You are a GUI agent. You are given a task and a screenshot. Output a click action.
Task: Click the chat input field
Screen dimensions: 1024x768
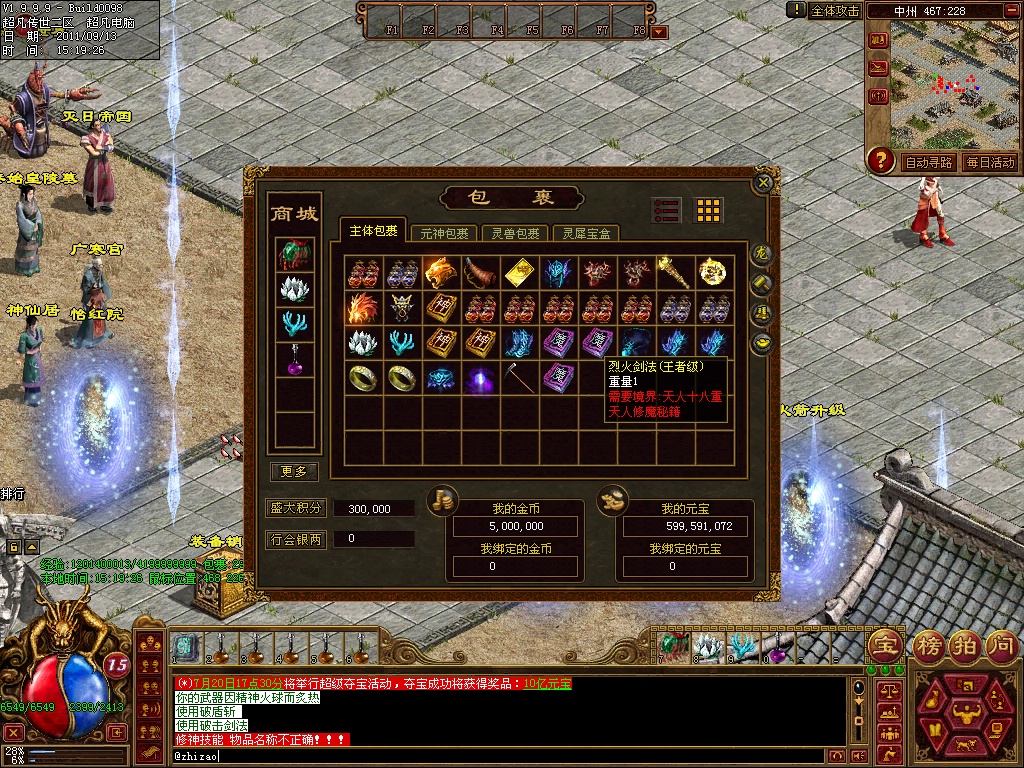coord(500,756)
